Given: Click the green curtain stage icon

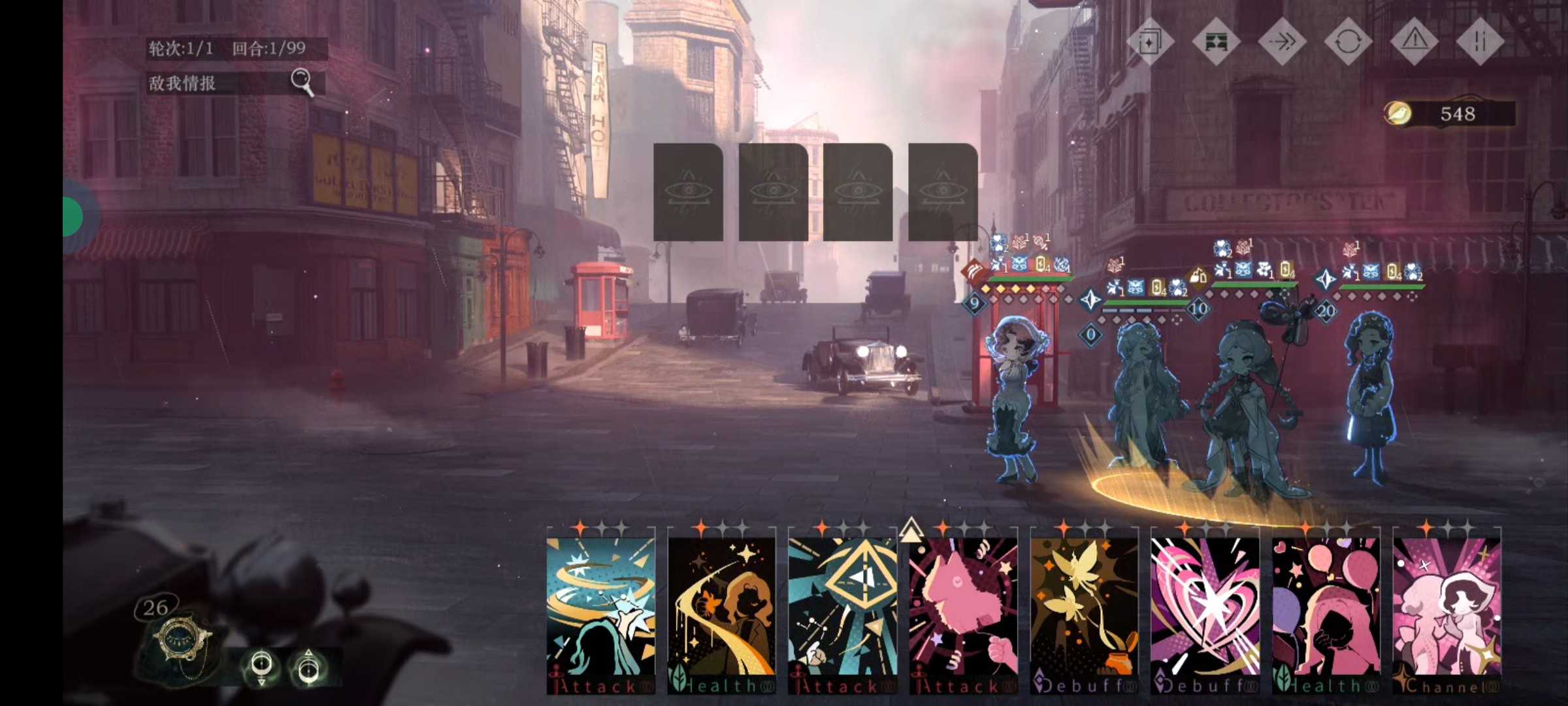Looking at the screenshot, I should 1215,42.
